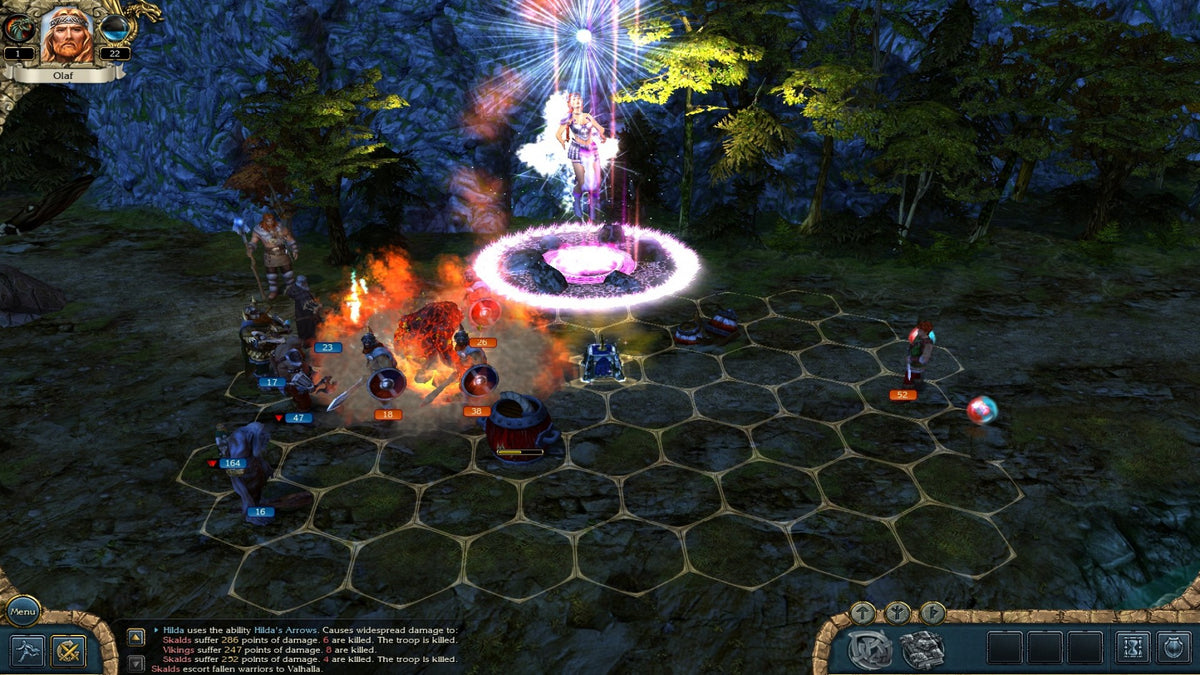1200x675 pixels.
Task: Click Olaf's hero portrait
Action: point(66,33)
